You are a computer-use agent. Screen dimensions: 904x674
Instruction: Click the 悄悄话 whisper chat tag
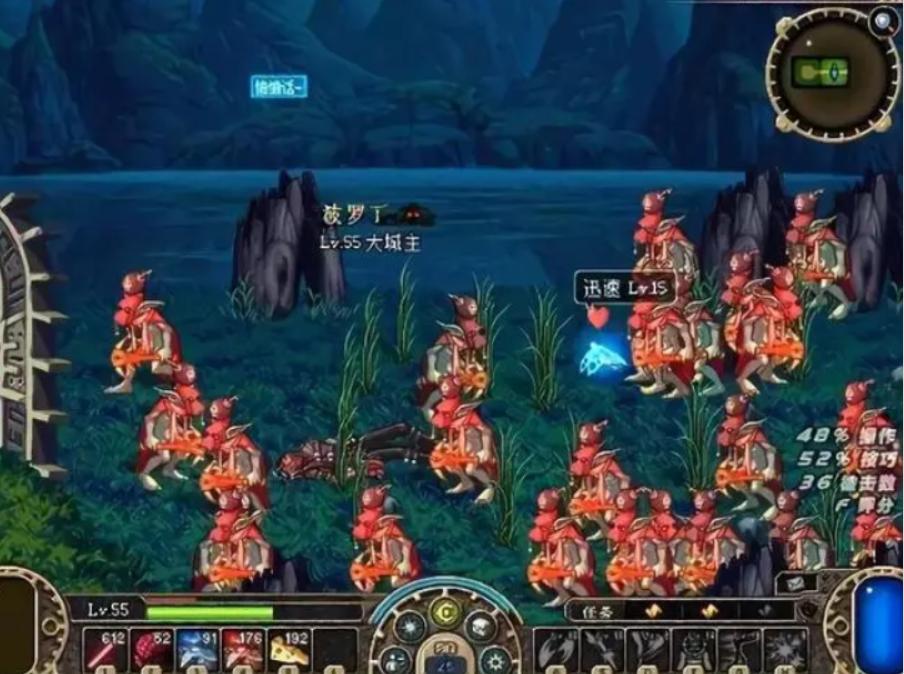coord(278,88)
